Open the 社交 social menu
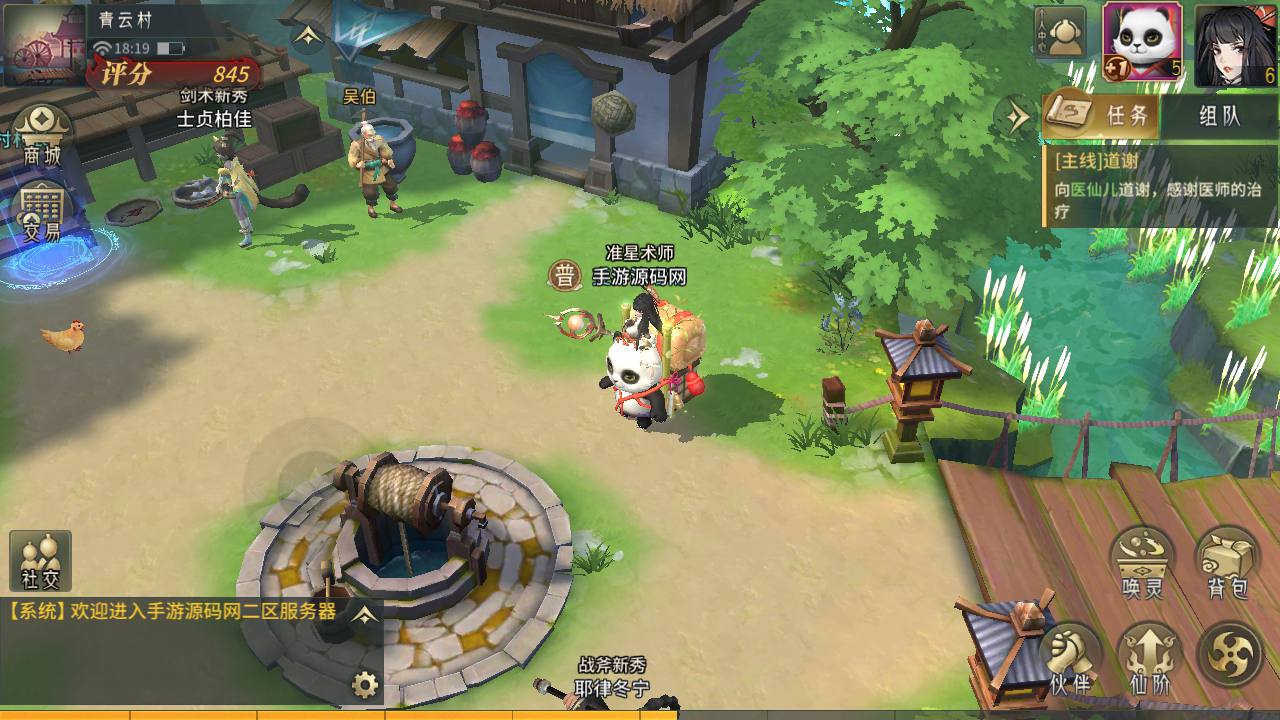The height and width of the screenshot is (720, 1280). click(40, 562)
